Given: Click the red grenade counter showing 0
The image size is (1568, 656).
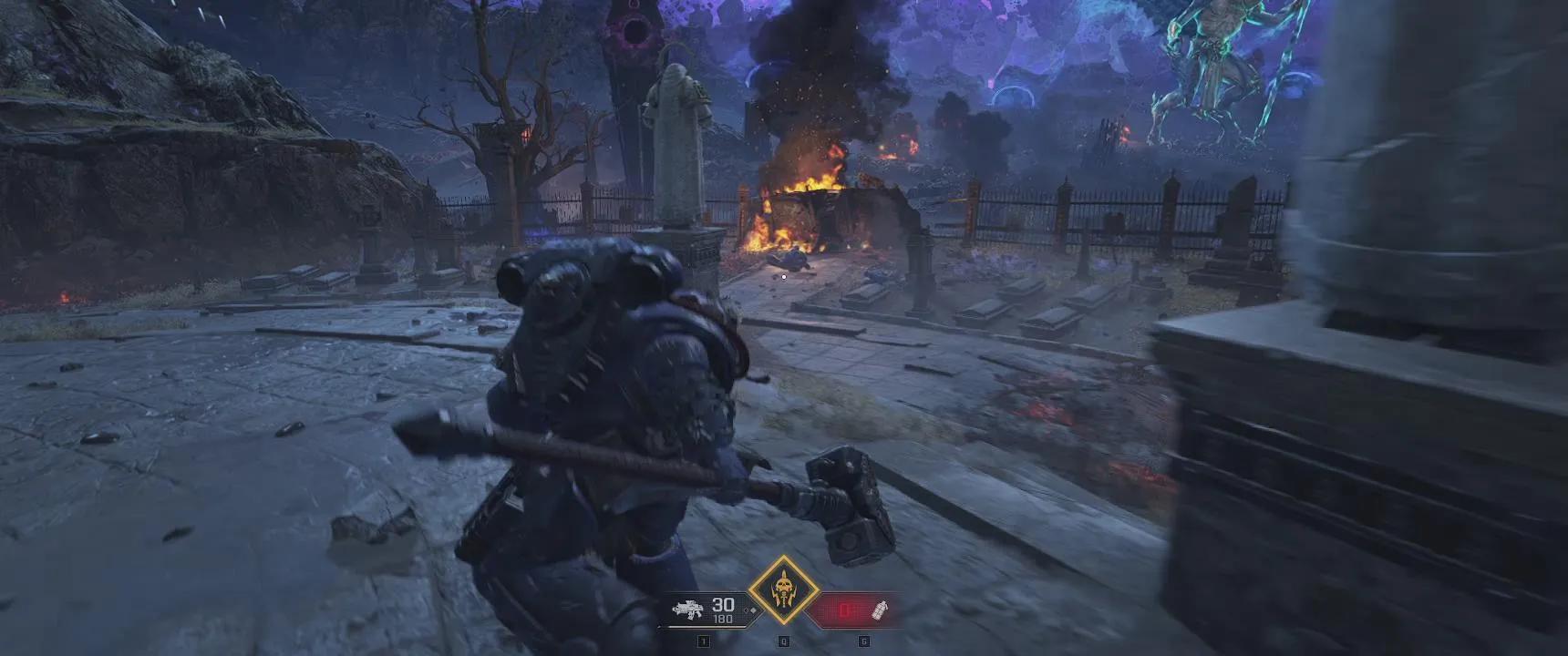Looking at the screenshot, I should [843, 609].
